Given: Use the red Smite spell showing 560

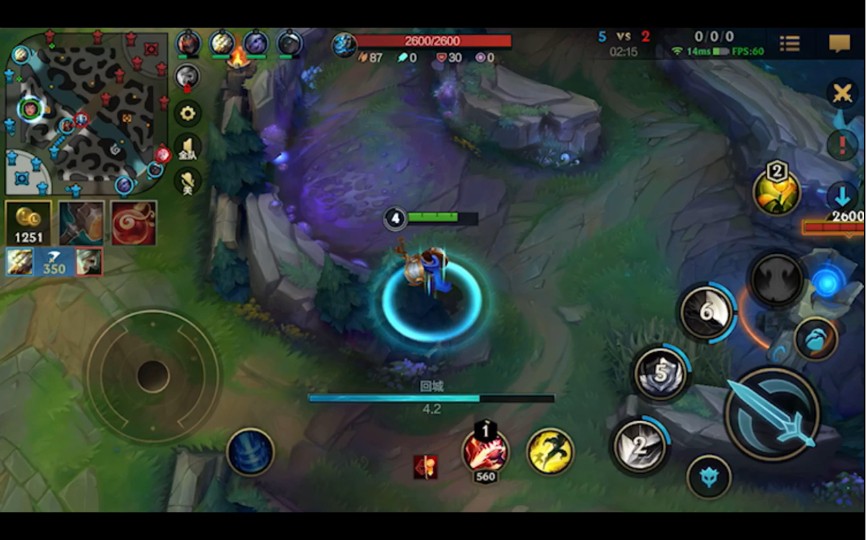Looking at the screenshot, I should 485,450.
